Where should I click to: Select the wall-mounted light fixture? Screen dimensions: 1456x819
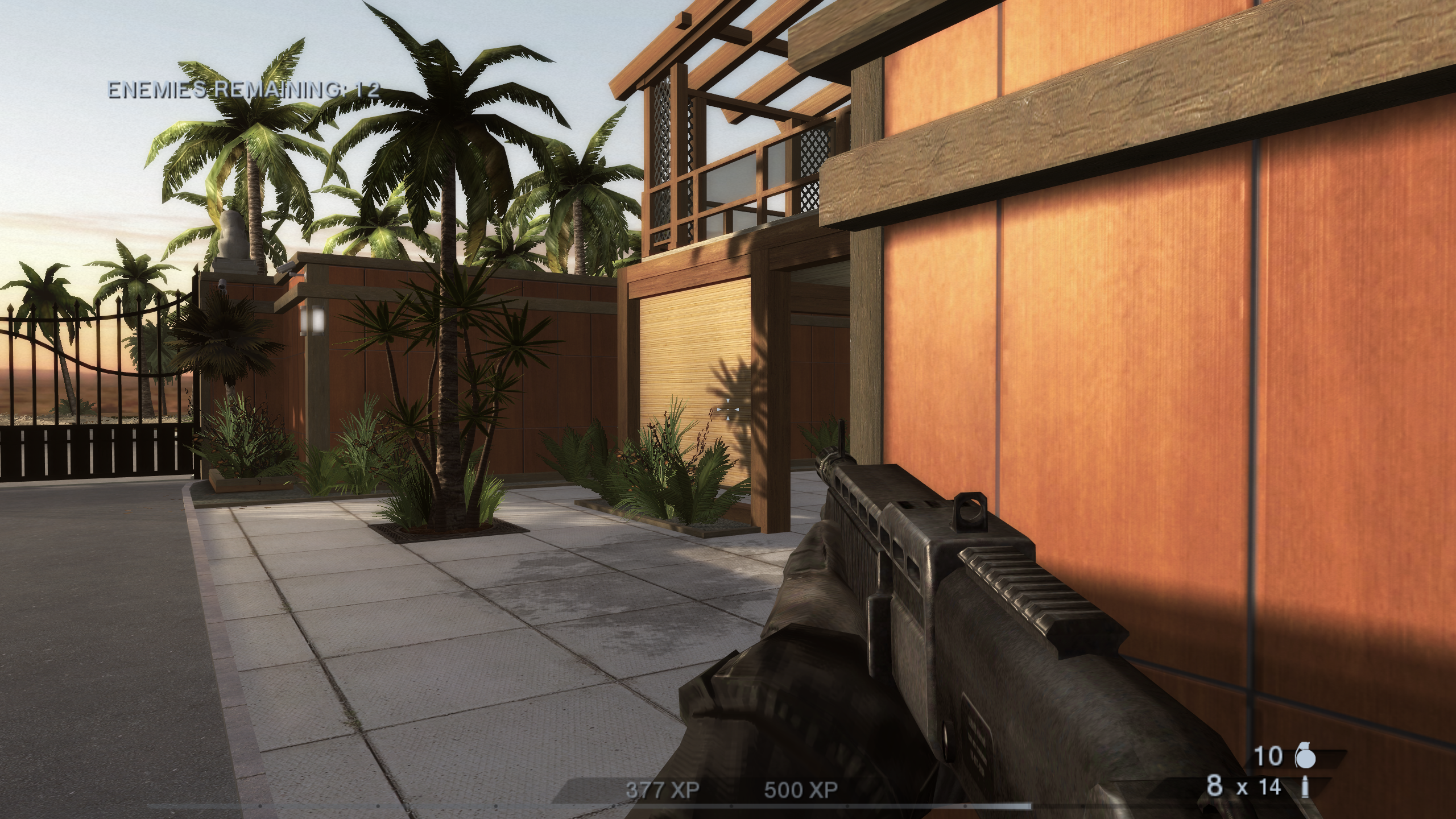point(312,321)
